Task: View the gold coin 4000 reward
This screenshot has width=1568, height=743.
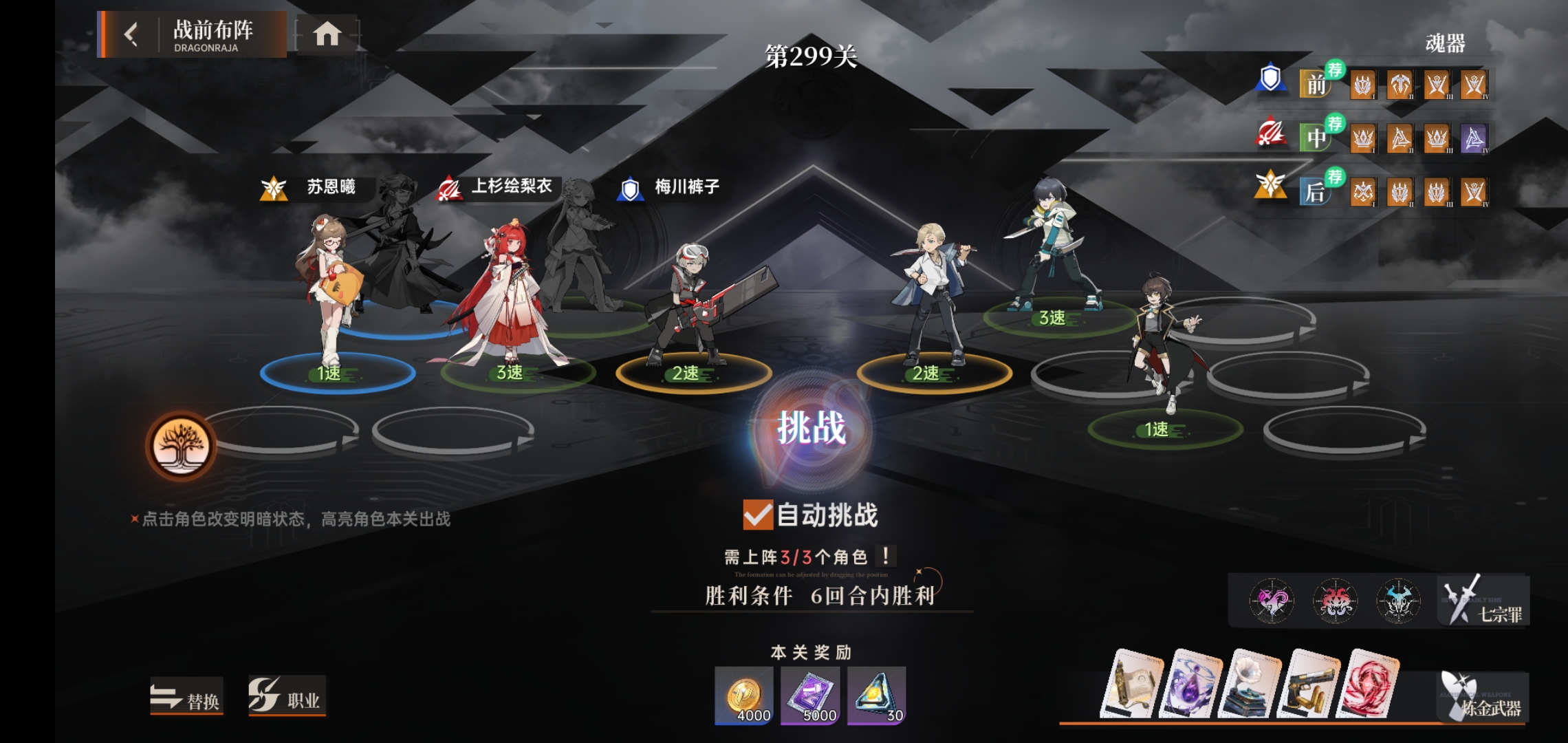Action: tap(744, 696)
